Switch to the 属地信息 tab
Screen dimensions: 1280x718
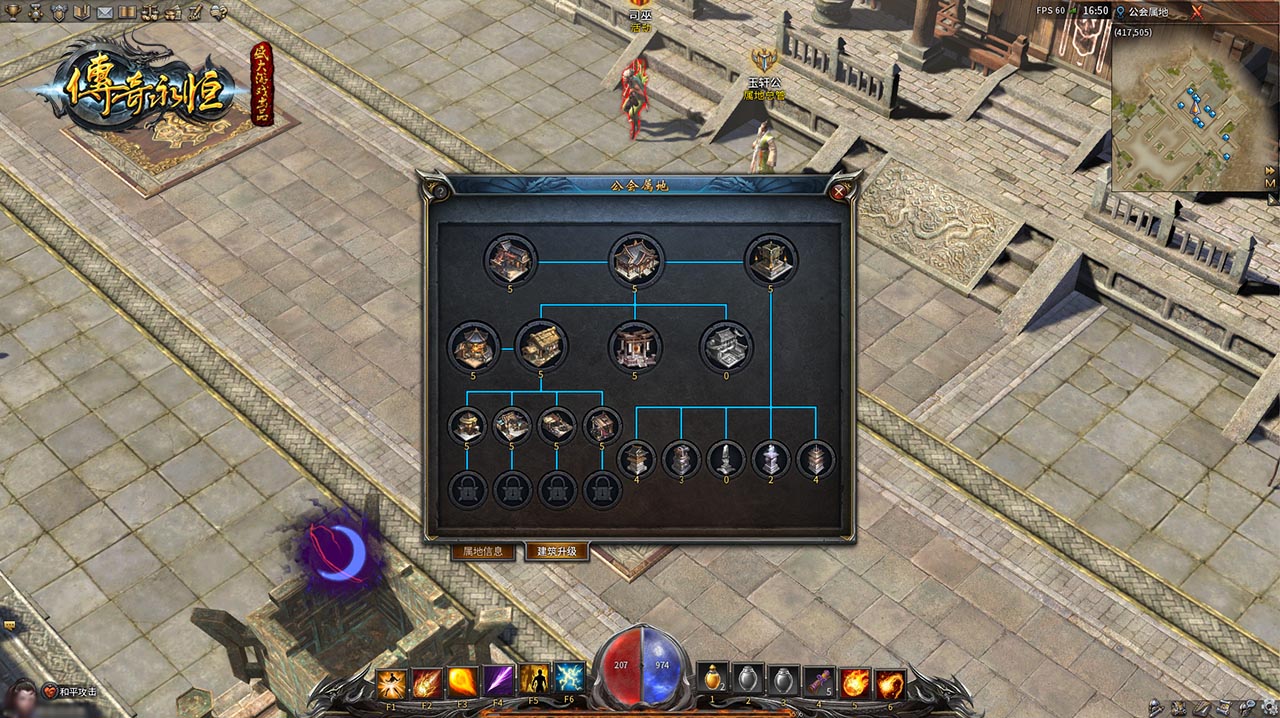pos(483,552)
